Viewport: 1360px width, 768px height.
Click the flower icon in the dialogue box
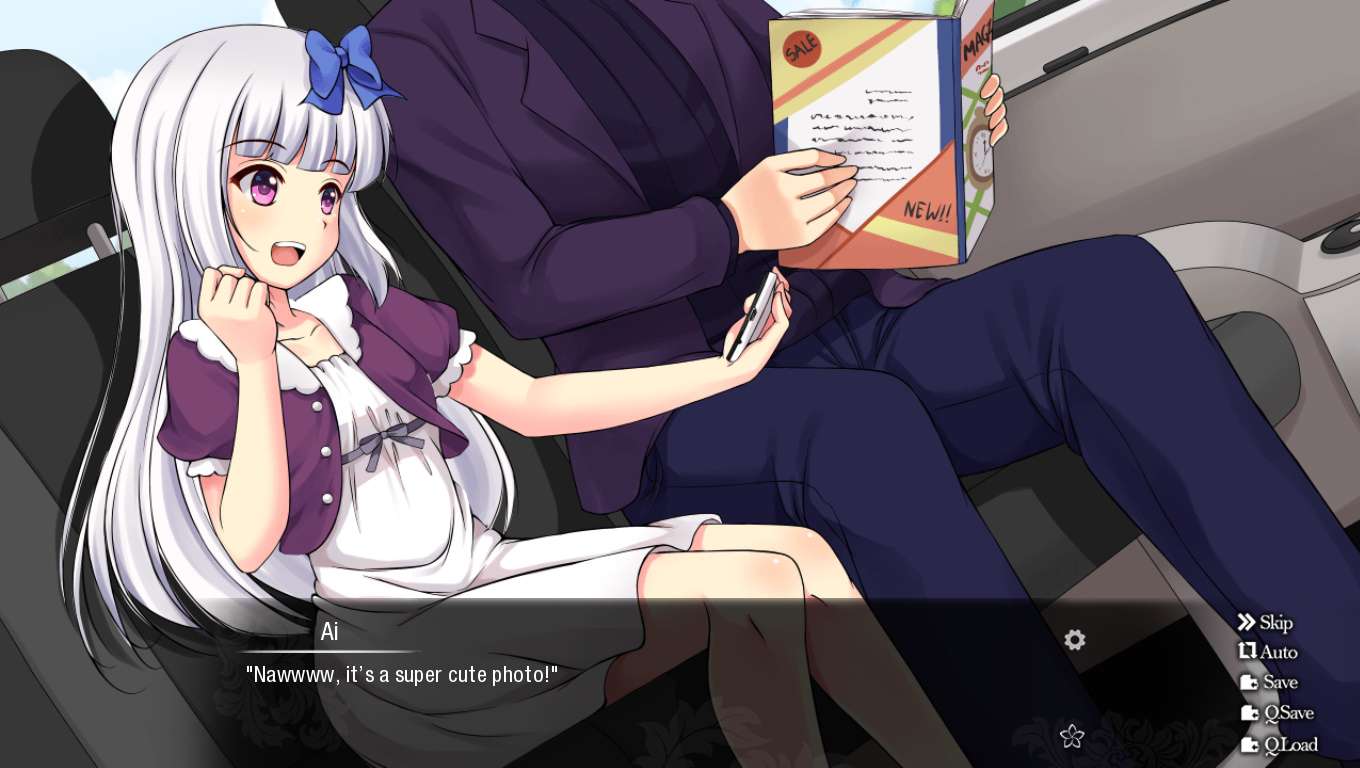1072,736
